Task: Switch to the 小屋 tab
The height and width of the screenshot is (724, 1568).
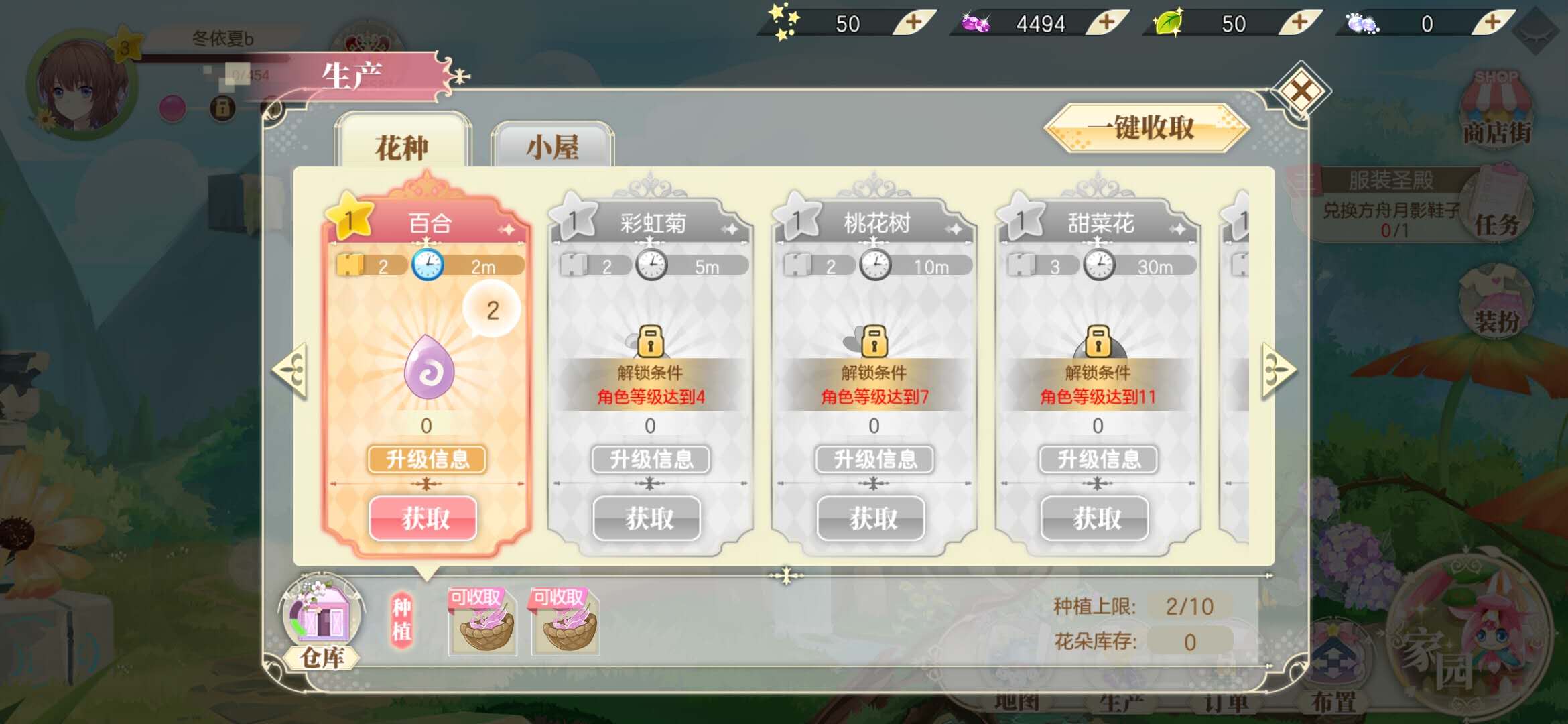Action: tap(553, 146)
